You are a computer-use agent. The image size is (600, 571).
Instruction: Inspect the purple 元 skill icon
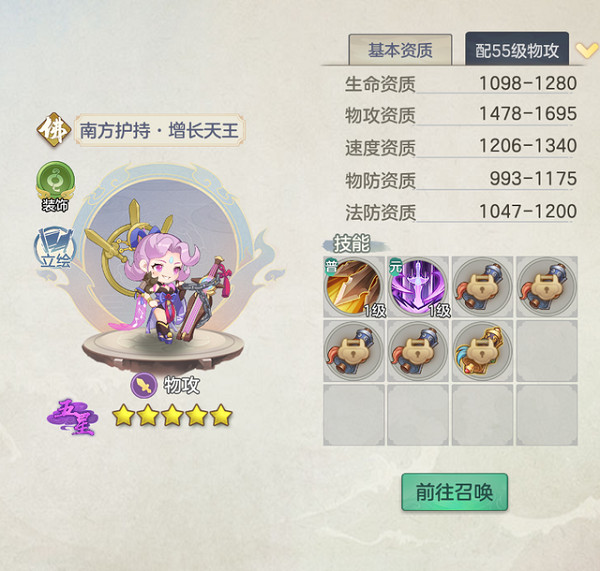point(418,287)
